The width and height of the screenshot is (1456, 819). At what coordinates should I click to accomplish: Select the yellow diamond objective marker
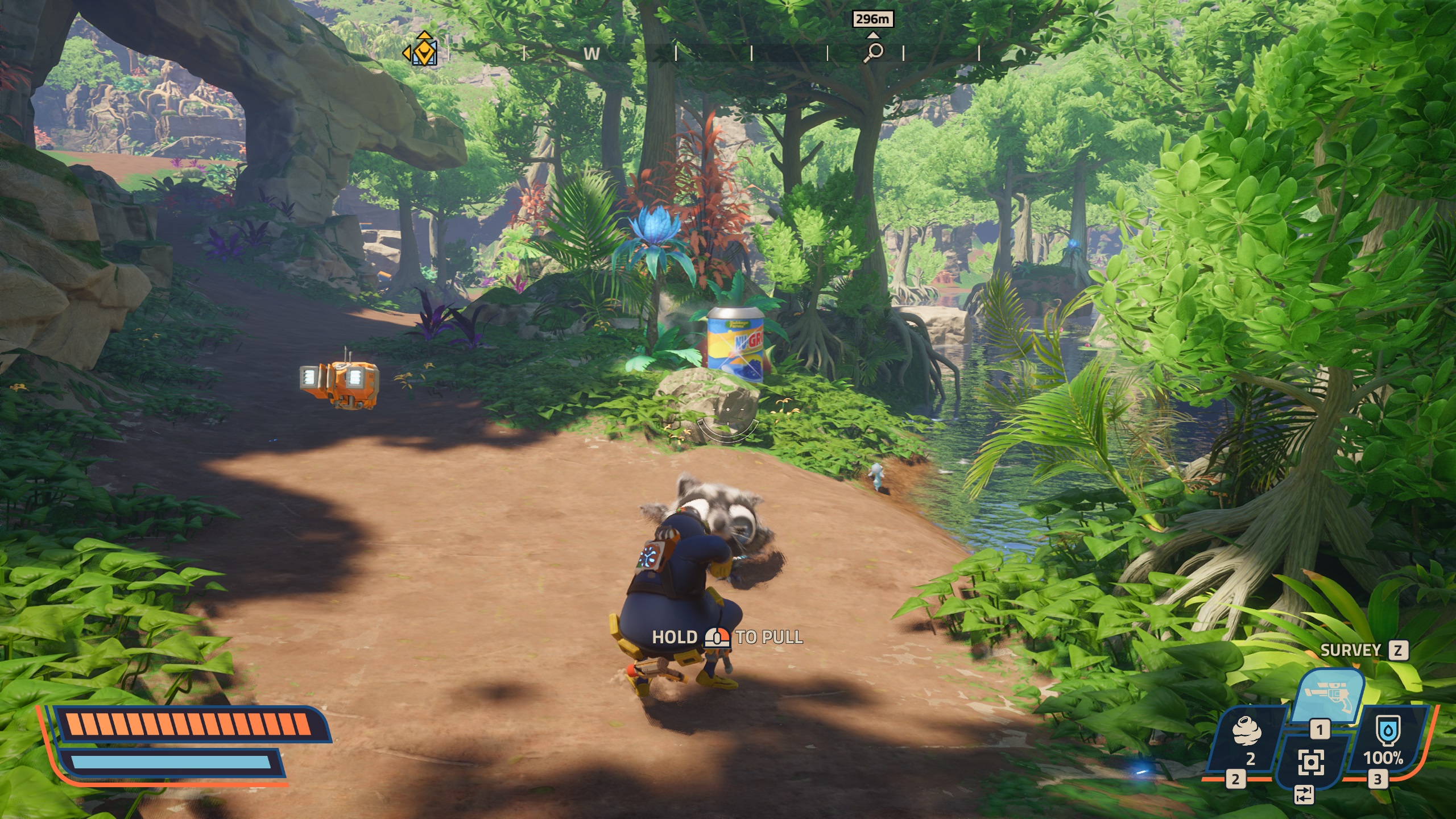(x=423, y=51)
